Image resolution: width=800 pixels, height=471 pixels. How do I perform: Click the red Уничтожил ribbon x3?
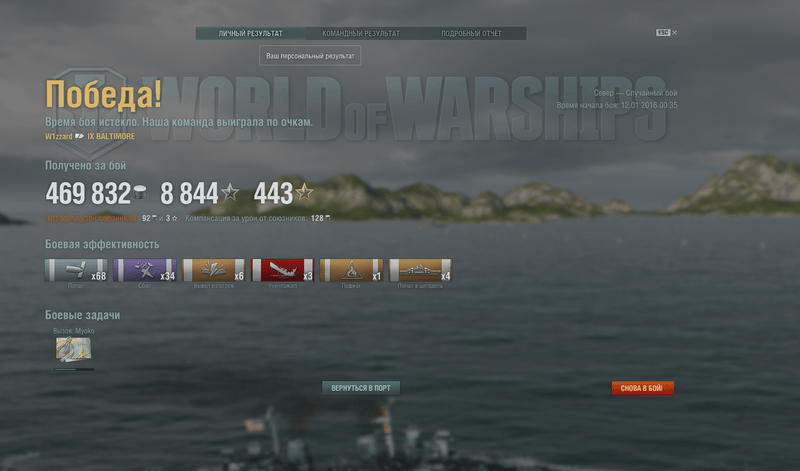[283, 270]
